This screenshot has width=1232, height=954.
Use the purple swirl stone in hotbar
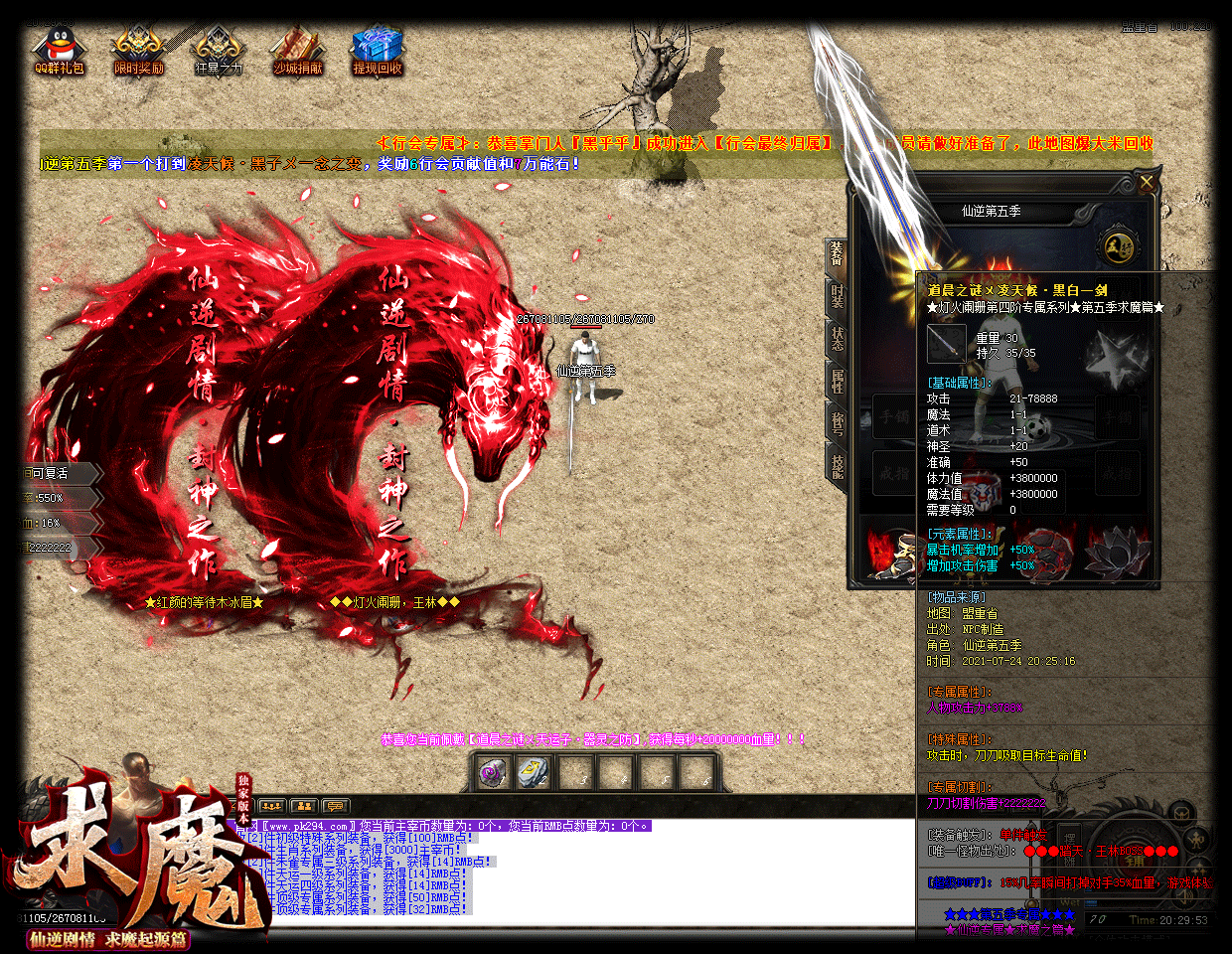click(x=493, y=773)
